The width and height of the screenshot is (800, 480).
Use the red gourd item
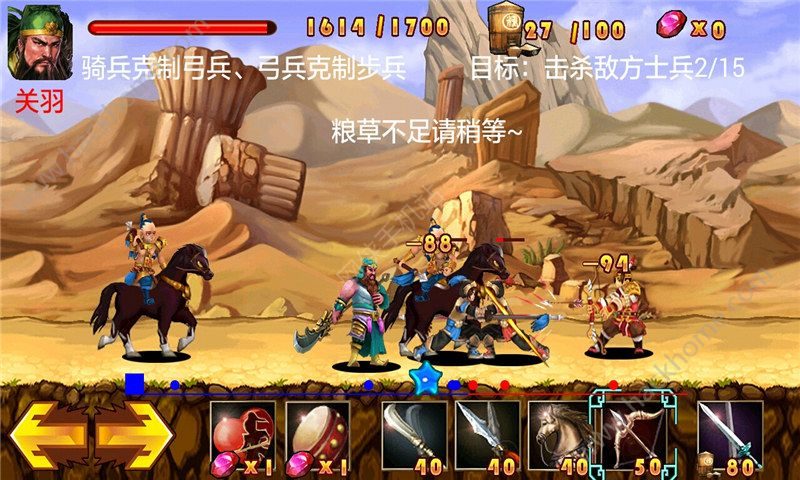(x=244, y=437)
